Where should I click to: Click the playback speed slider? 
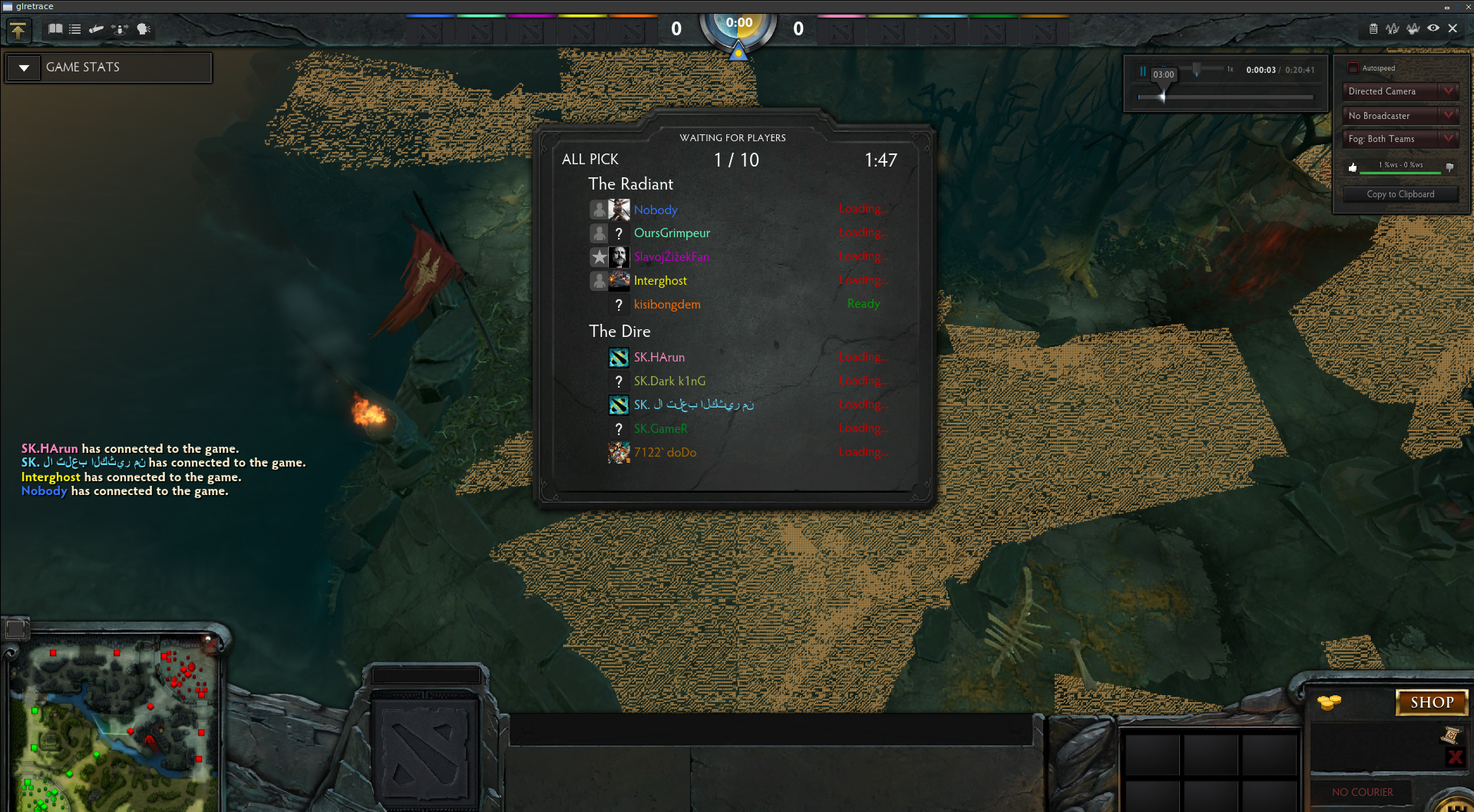click(1196, 70)
